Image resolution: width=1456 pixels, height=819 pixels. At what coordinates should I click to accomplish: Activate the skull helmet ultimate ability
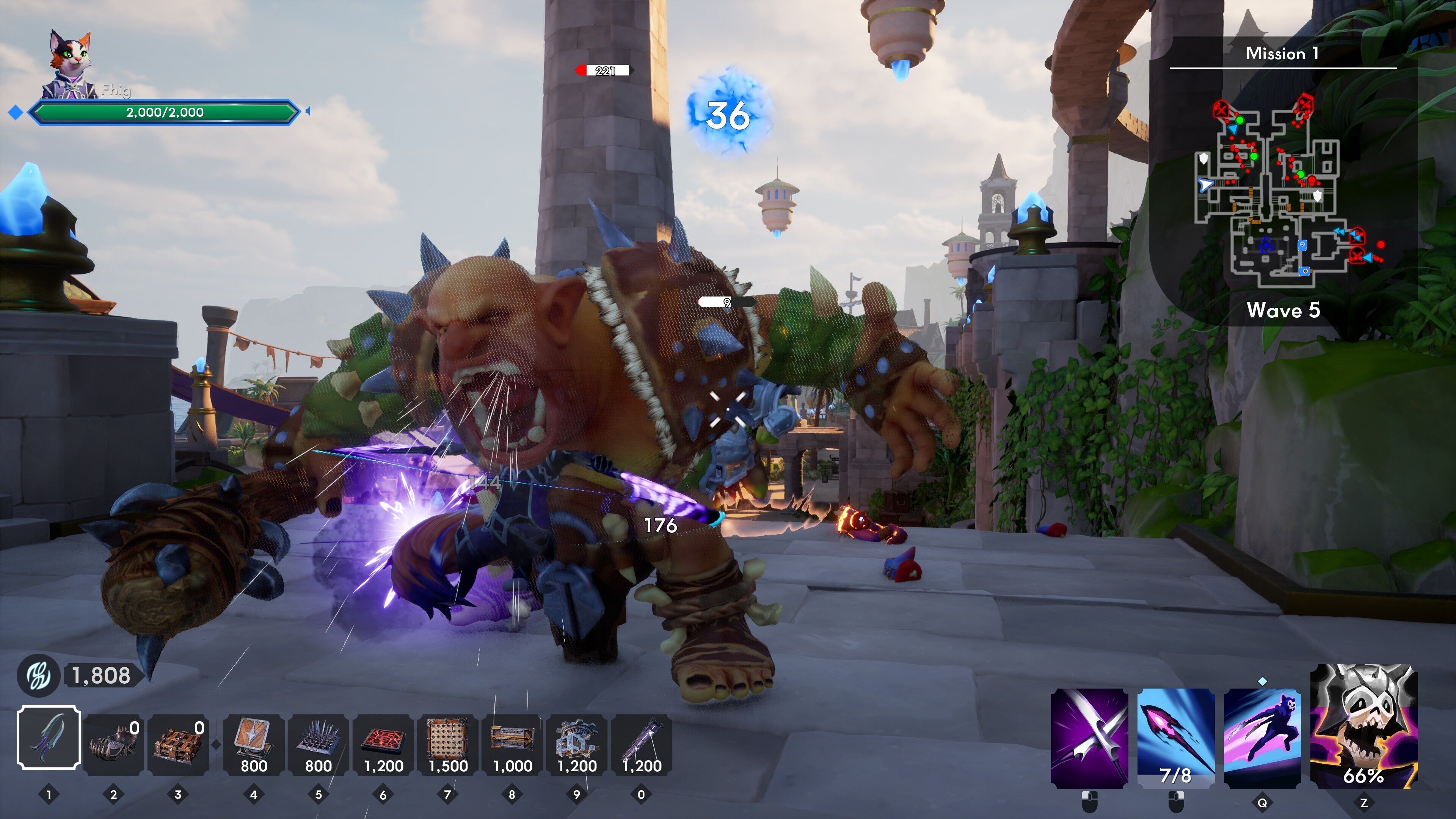coord(1363,726)
